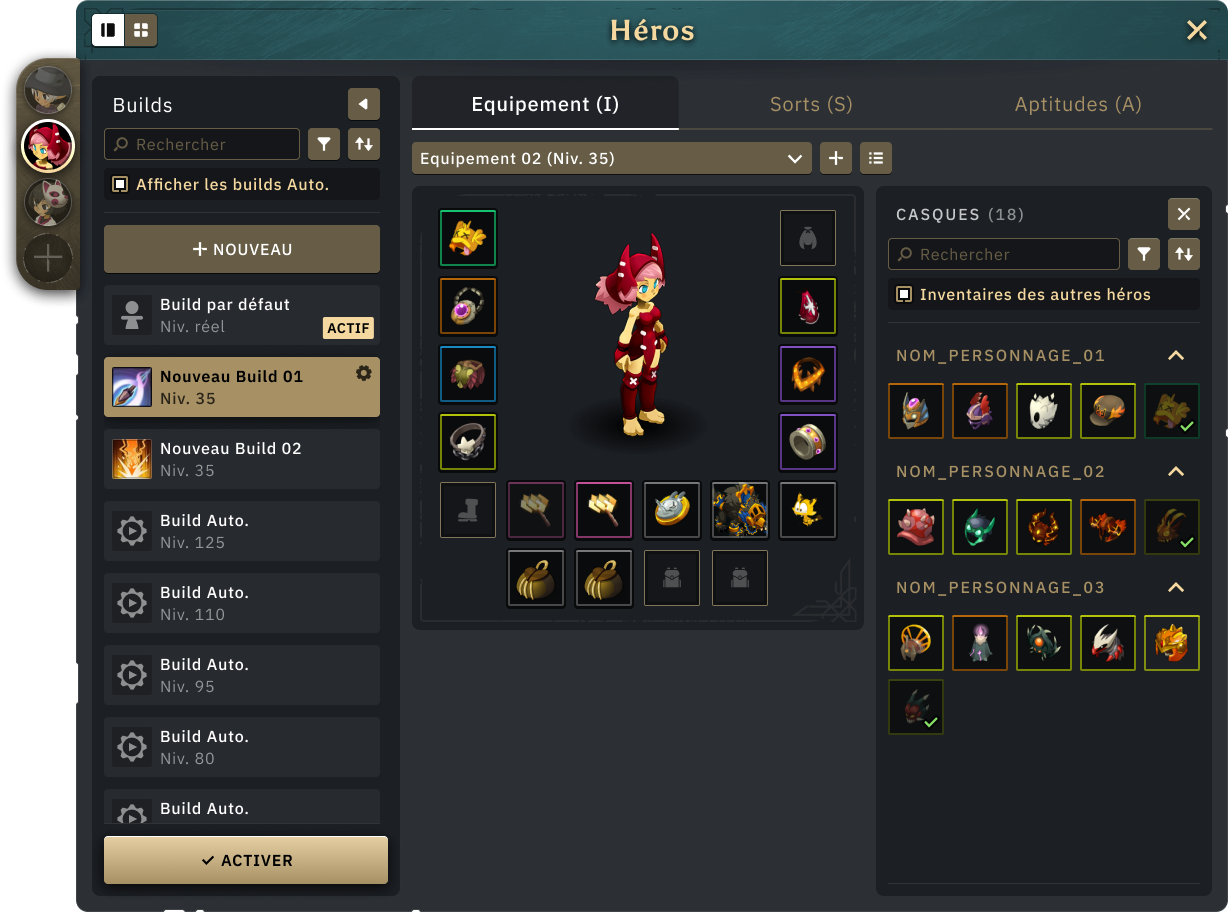Create a build with the NOUVEAU button

(242, 249)
